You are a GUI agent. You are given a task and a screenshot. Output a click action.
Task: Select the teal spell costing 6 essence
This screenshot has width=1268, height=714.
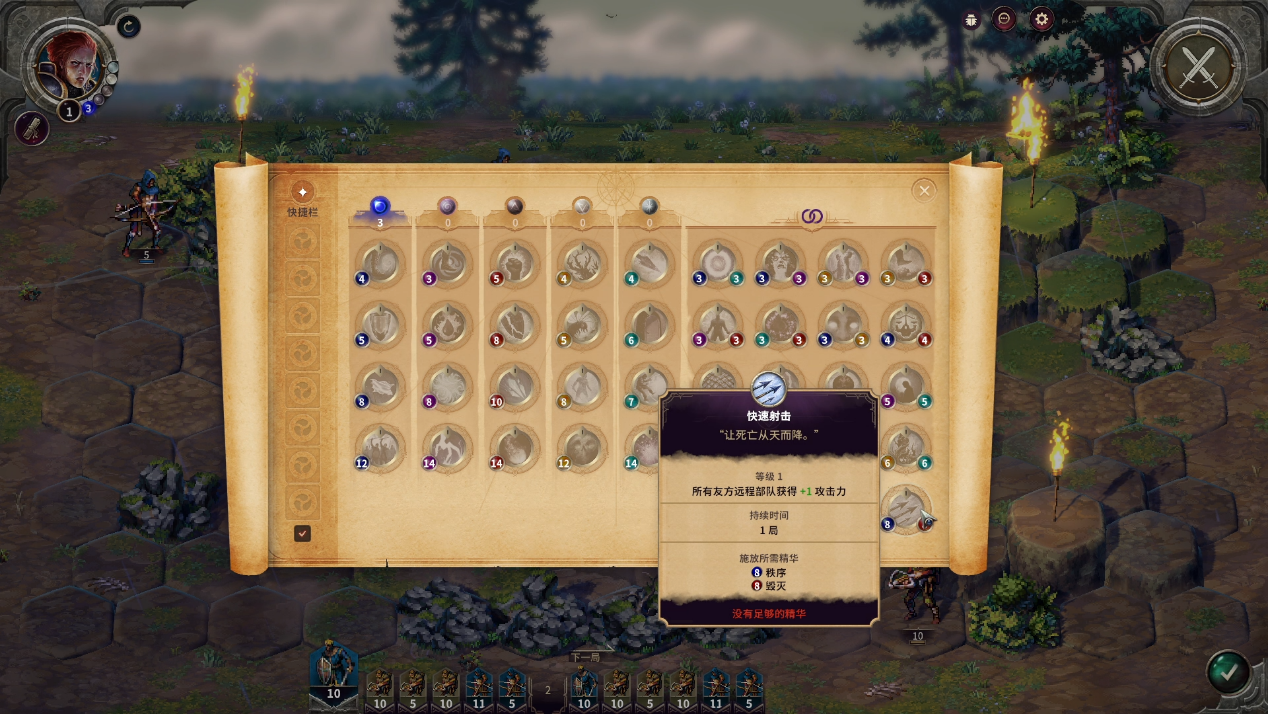(649, 326)
